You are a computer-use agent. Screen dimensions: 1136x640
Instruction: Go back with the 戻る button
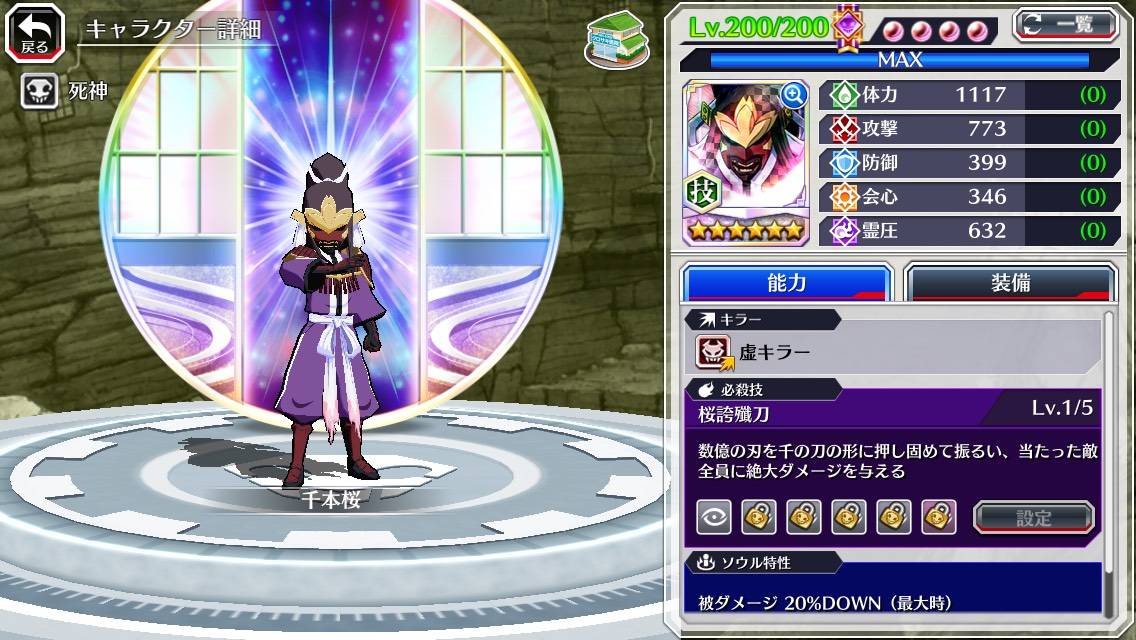point(35,32)
